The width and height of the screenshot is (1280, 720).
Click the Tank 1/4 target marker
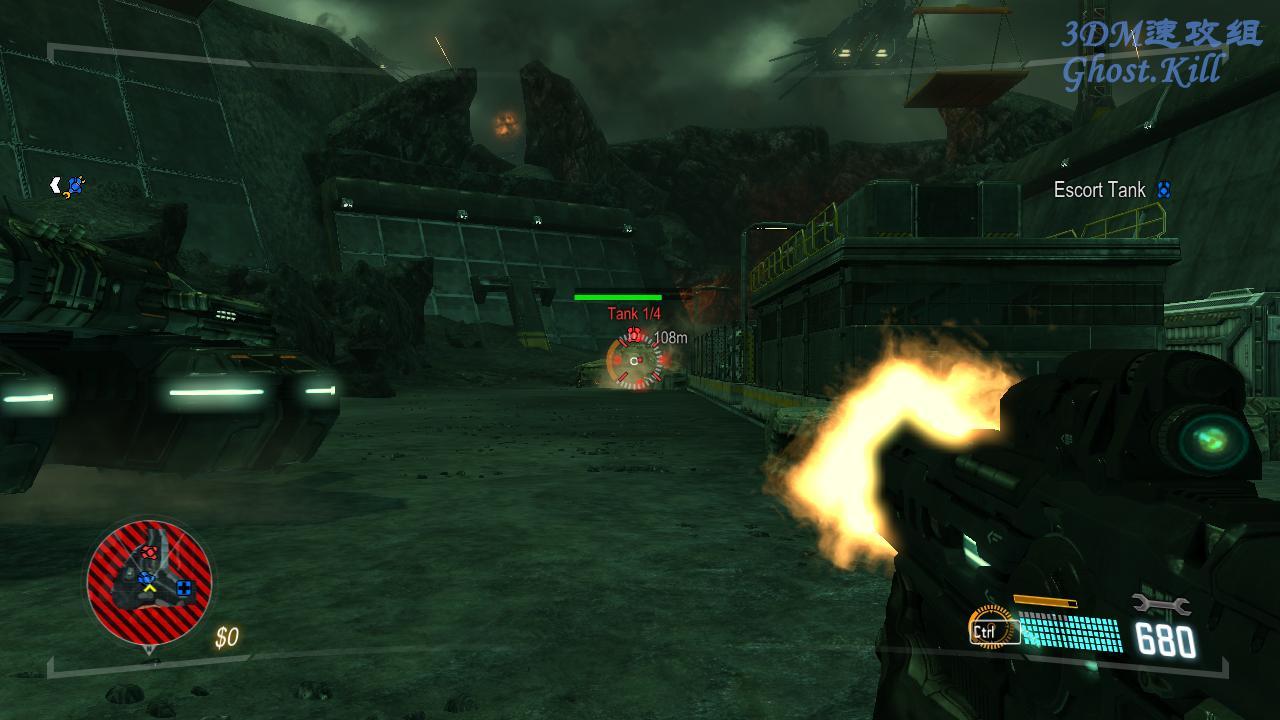[635, 360]
